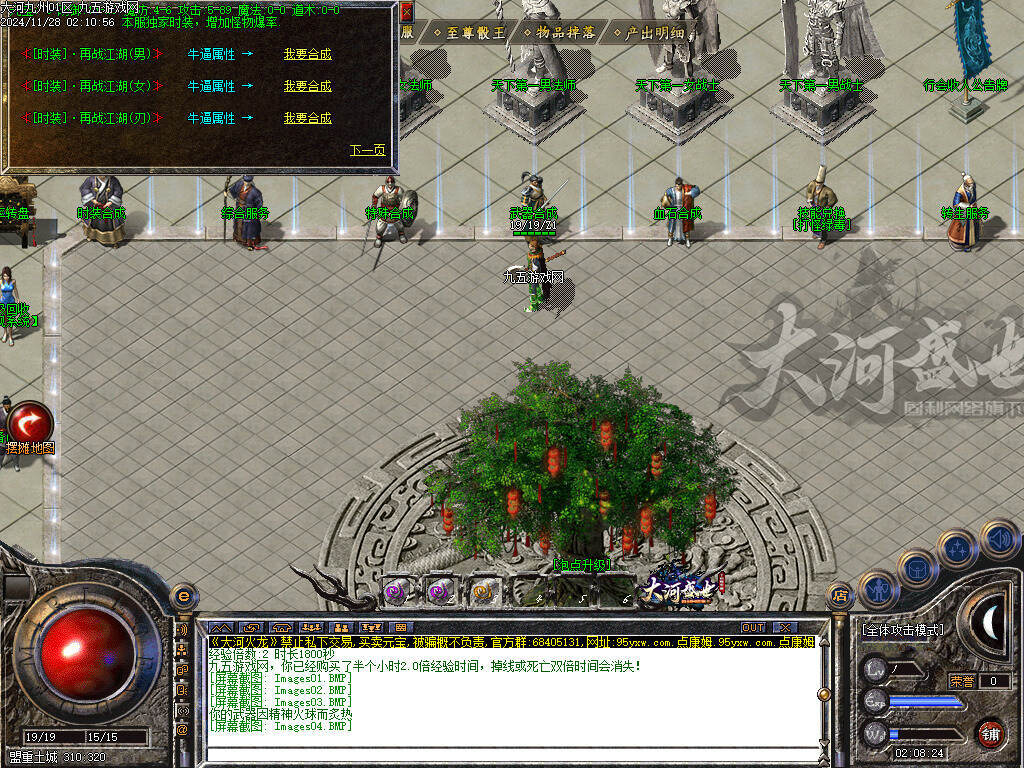Viewport: 1024px width, 768px height.
Task: Toggle the 全体攻击模式 attack mode label
Action: point(902,630)
